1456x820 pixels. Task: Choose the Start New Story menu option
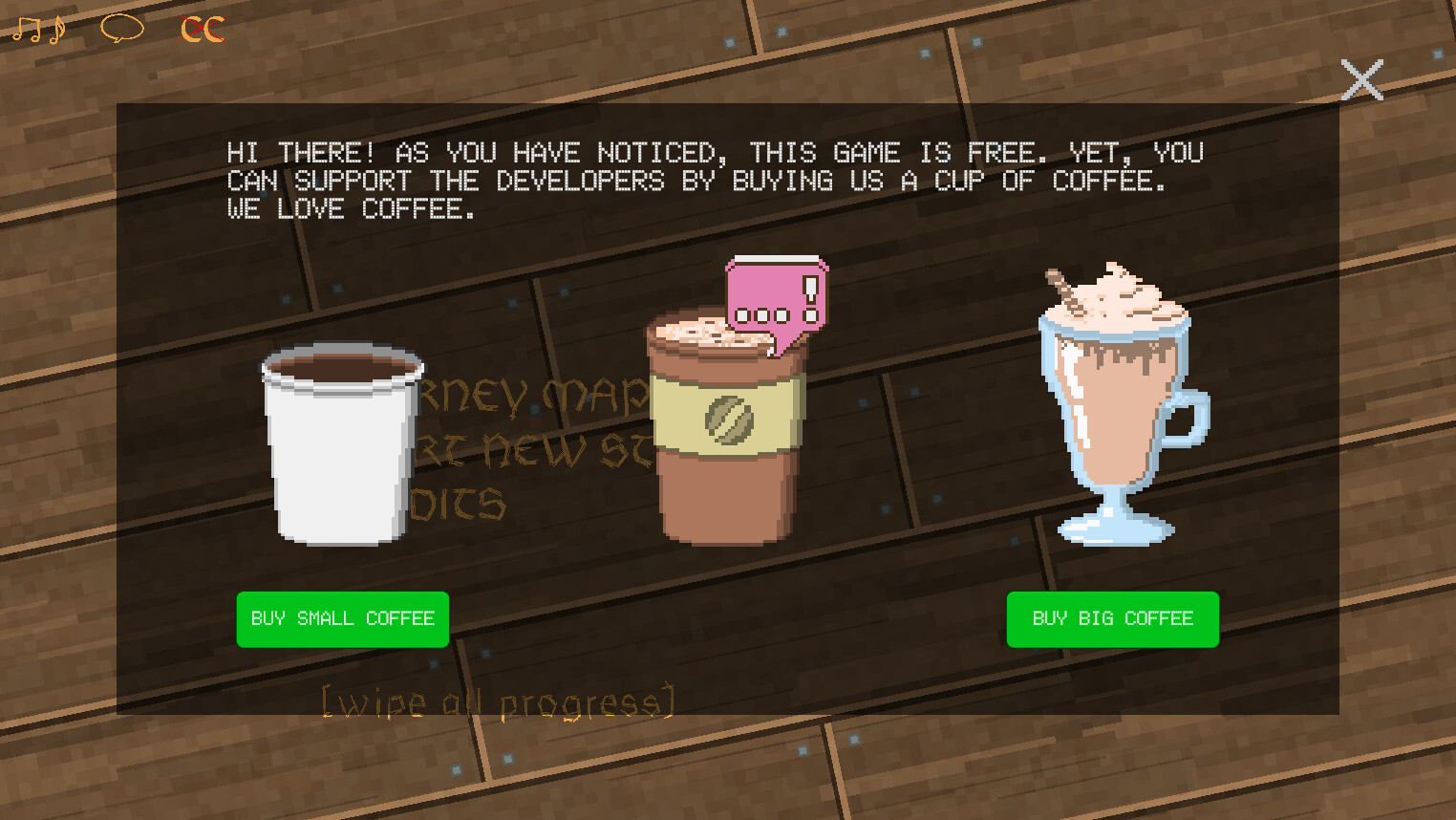[535, 451]
